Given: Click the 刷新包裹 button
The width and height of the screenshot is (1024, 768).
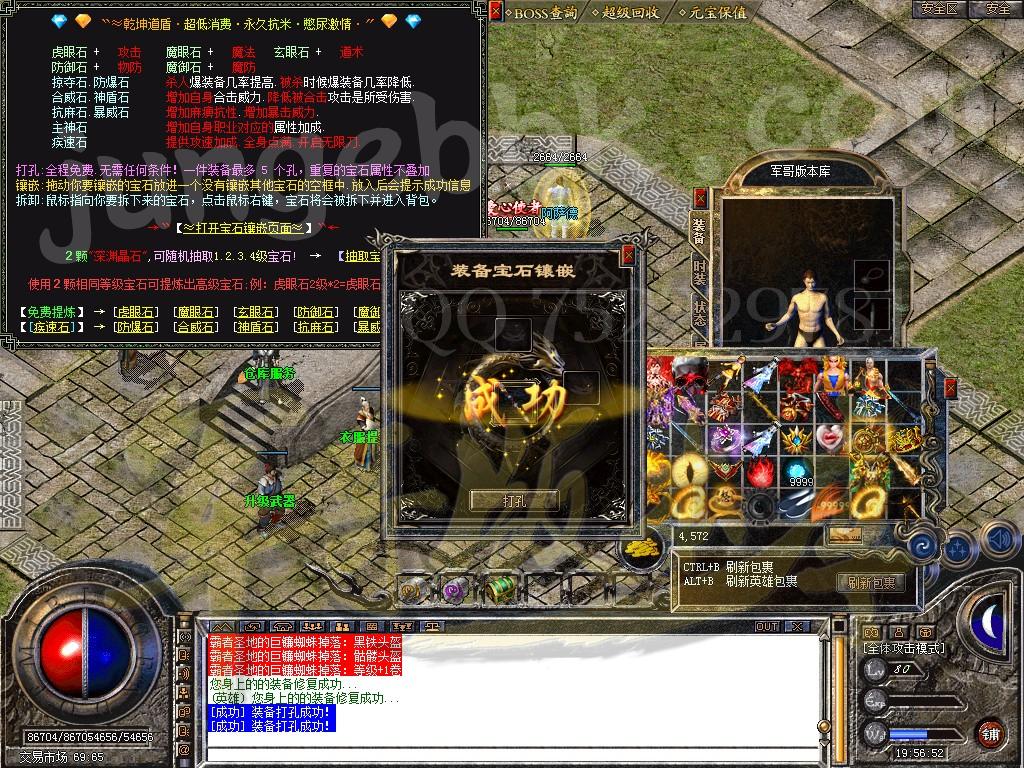Looking at the screenshot, I should pyautogui.click(x=870, y=582).
